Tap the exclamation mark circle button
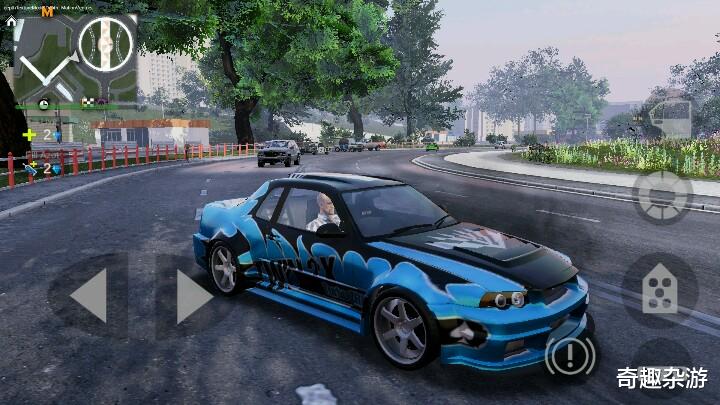The image size is (720, 405). click(571, 357)
